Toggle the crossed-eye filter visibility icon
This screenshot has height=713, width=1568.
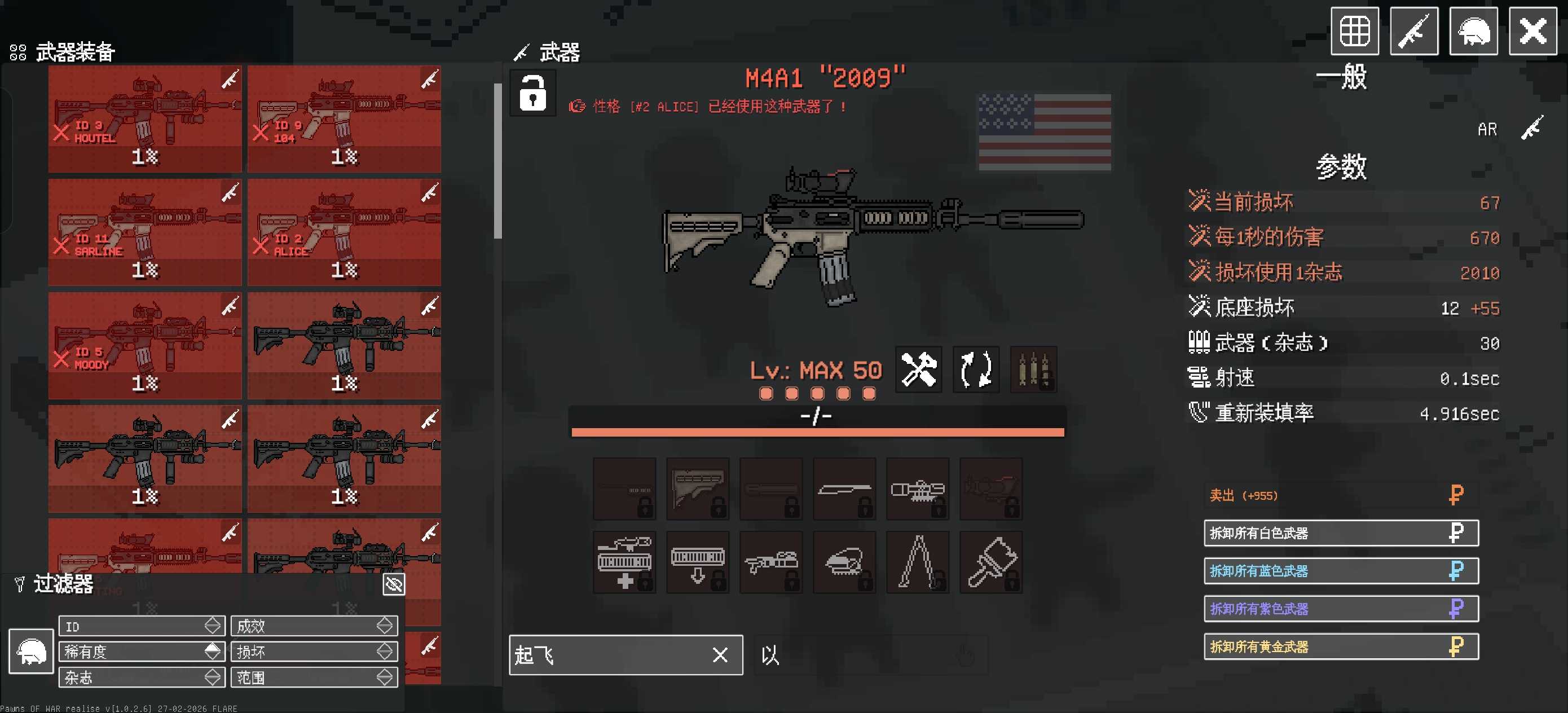pyautogui.click(x=394, y=584)
